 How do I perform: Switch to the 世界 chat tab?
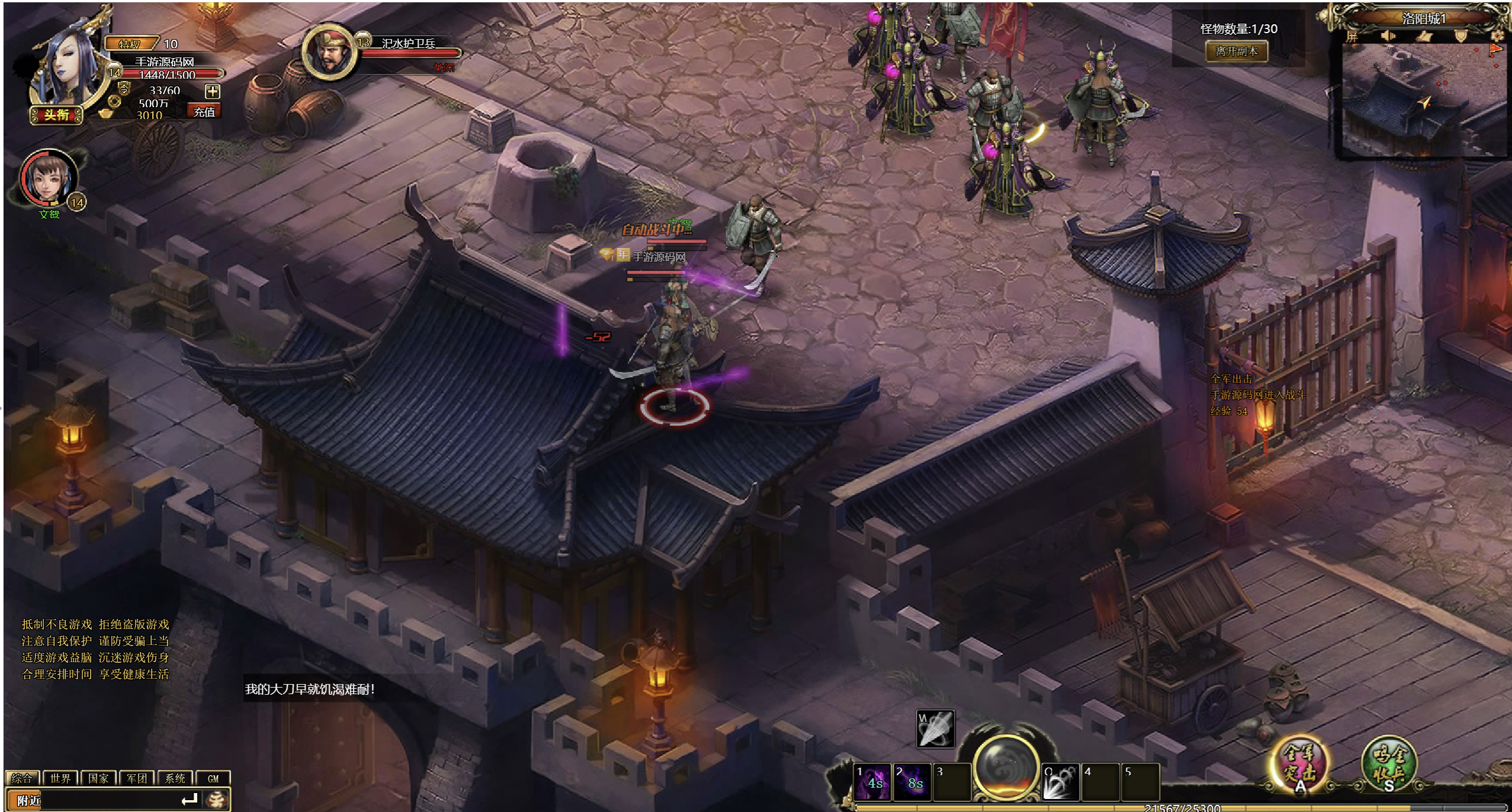(x=60, y=778)
